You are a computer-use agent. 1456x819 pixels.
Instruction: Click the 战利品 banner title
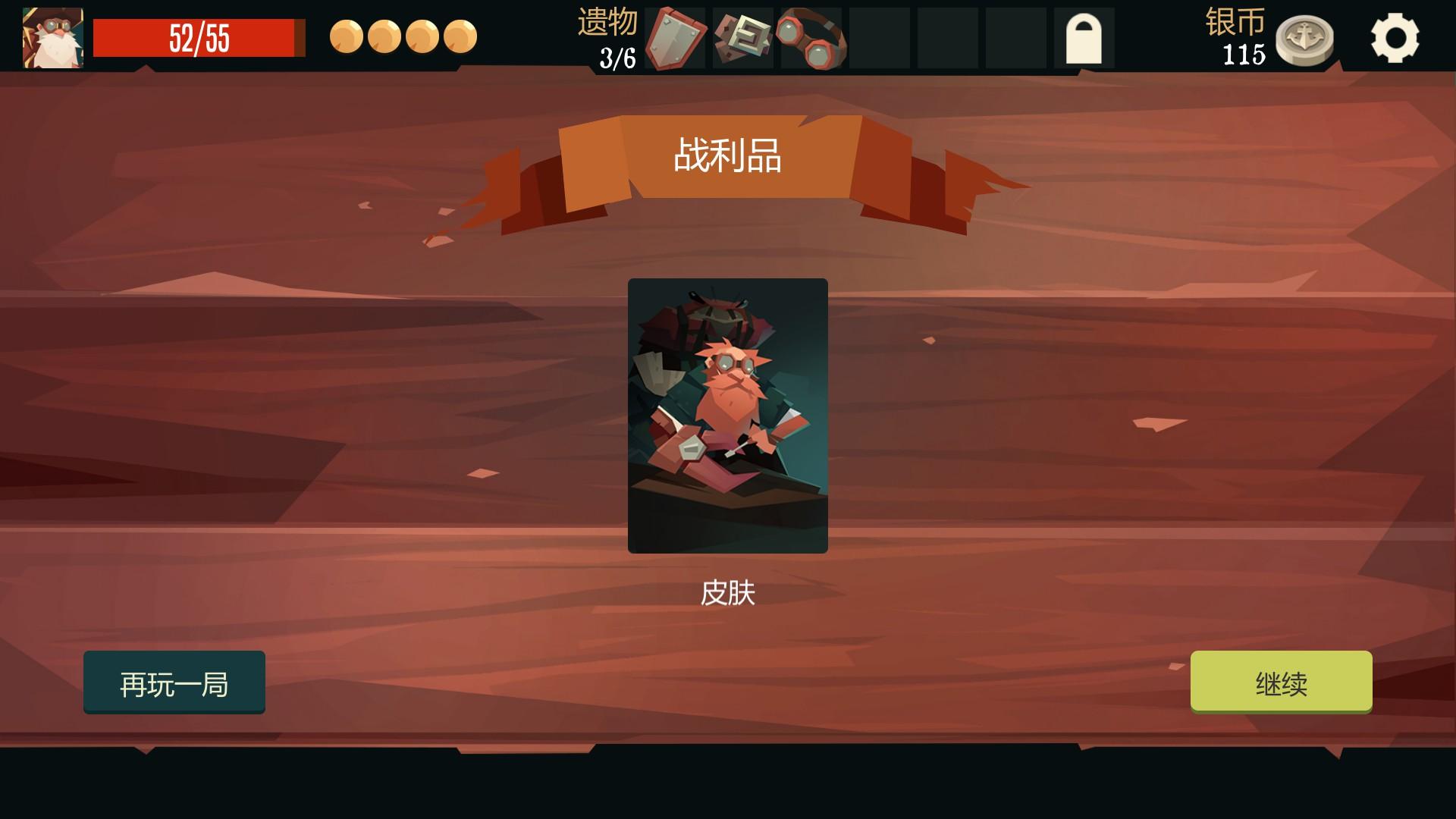727,155
